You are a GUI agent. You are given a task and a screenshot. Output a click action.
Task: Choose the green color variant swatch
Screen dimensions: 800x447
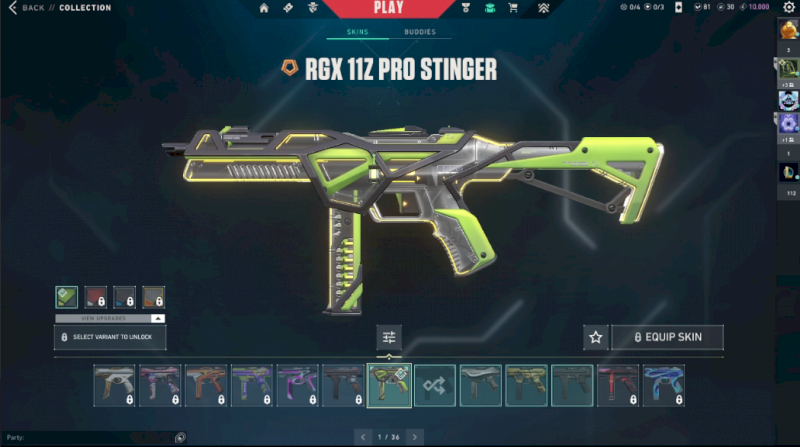(66, 297)
